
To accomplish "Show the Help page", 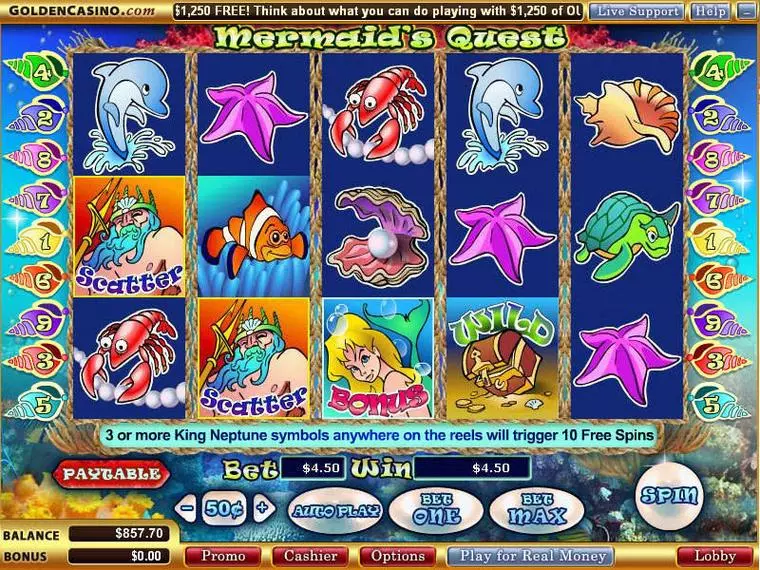I will pos(710,11).
